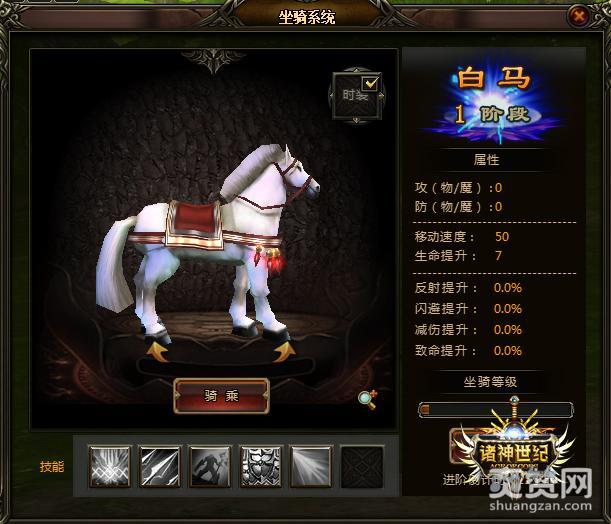The image size is (611, 524).
Task: Rotate the horse preview left
Action: click(157, 351)
